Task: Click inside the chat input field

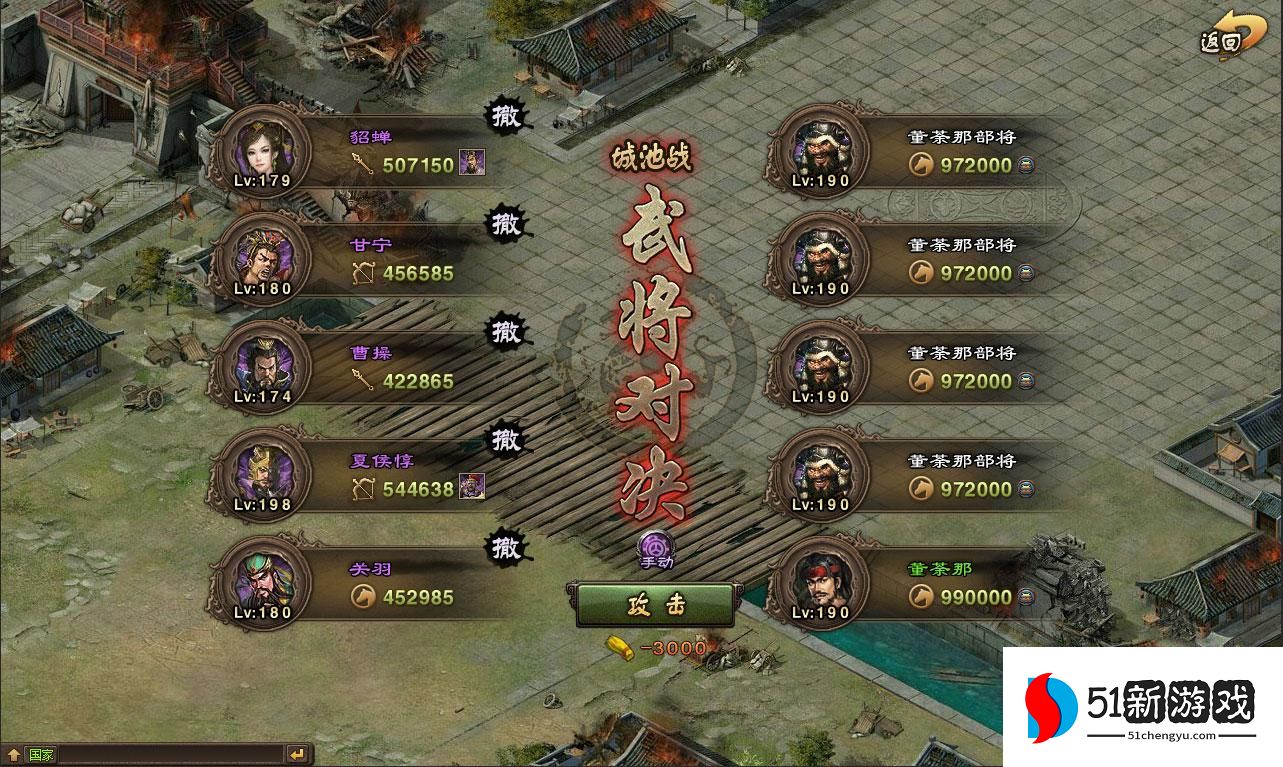Action: tap(170, 752)
